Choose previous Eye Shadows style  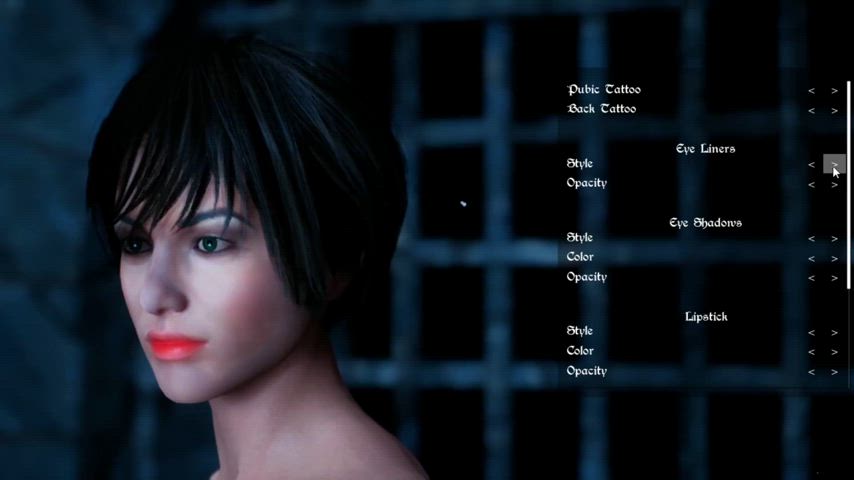(x=812, y=239)
